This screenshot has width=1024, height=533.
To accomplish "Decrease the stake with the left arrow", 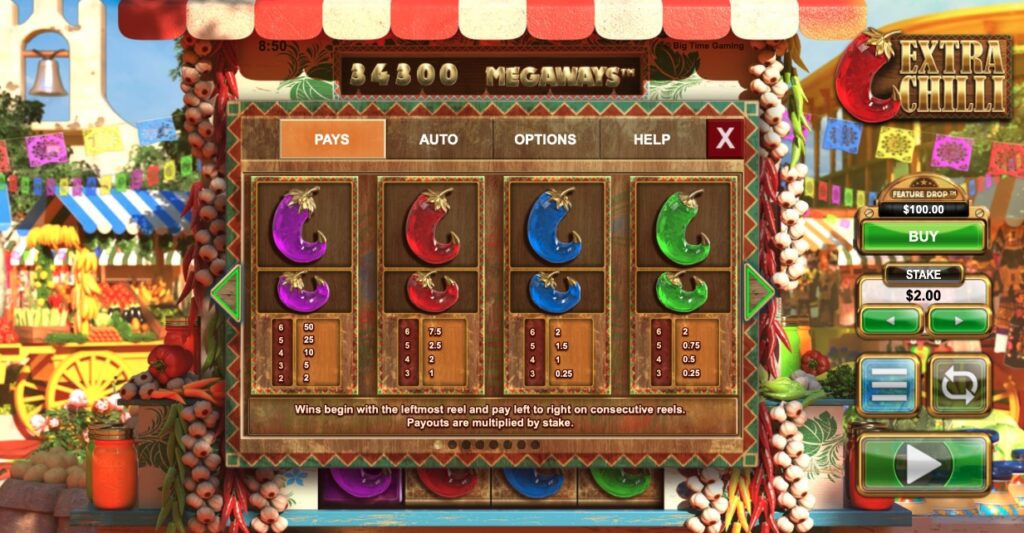I will [889, 321].
